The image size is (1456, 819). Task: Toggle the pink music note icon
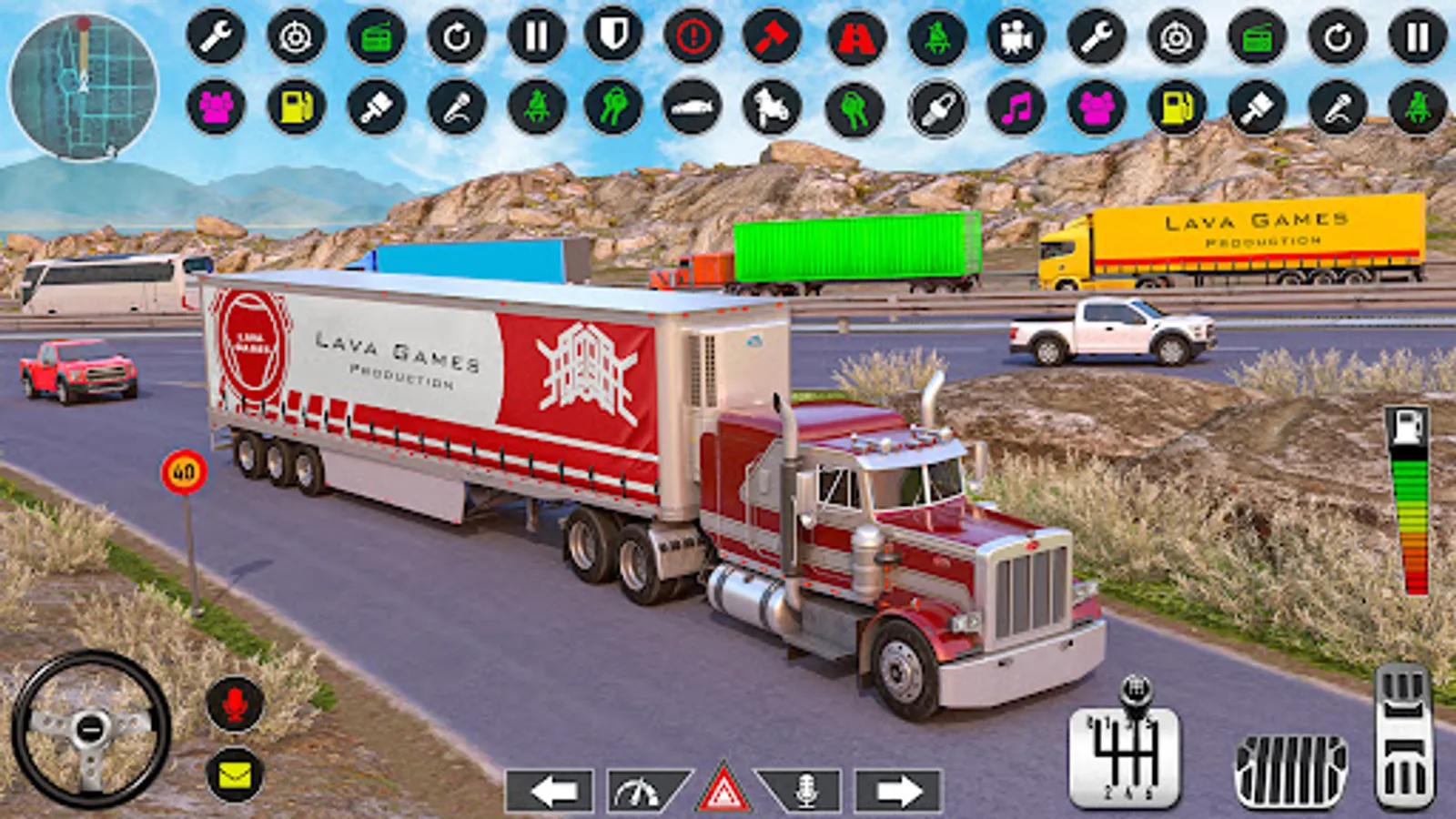tap(1016, 108)
